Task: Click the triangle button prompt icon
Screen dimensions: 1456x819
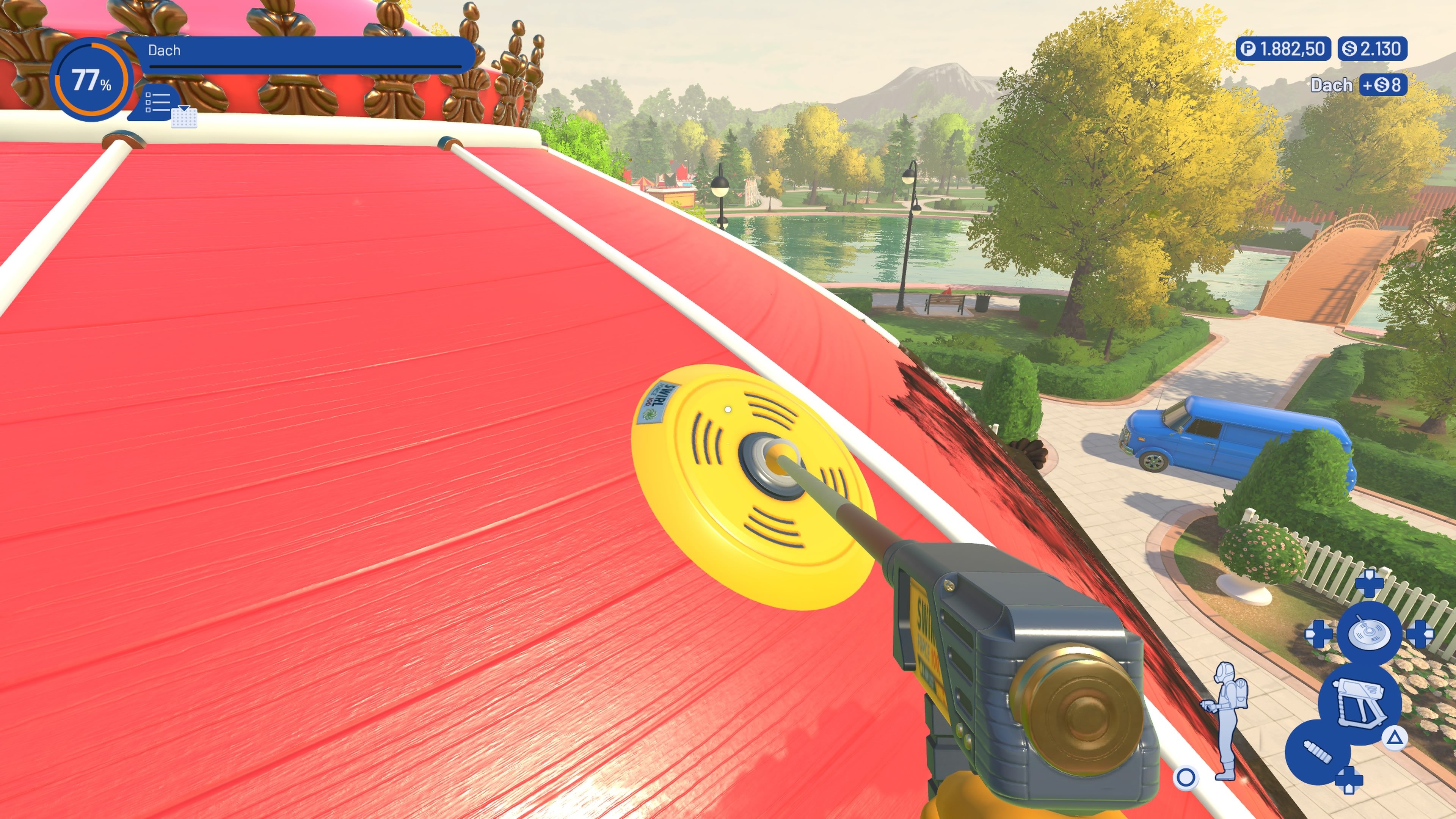Action: coord(1395,739)
